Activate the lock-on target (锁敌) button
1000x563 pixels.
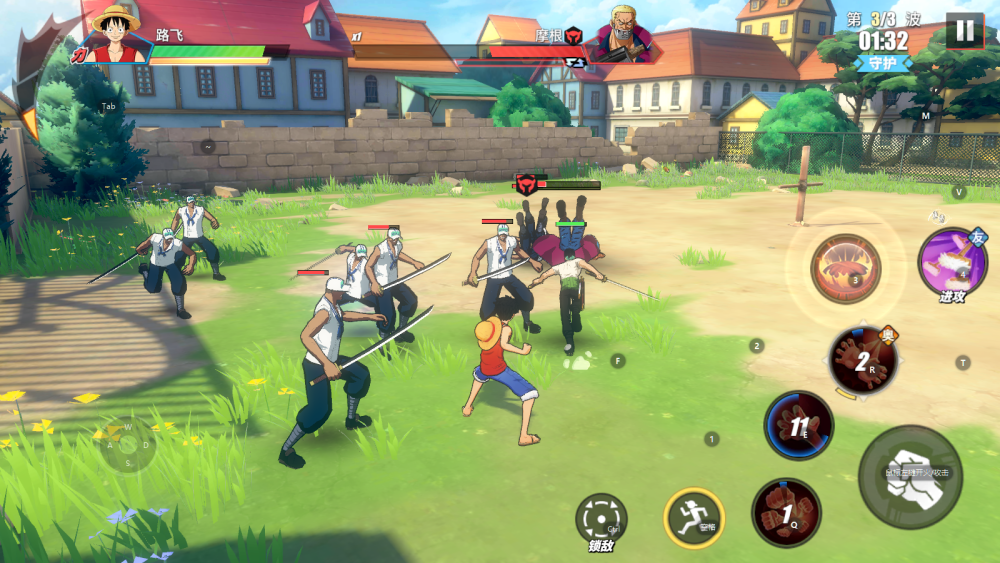coord(601,518)
